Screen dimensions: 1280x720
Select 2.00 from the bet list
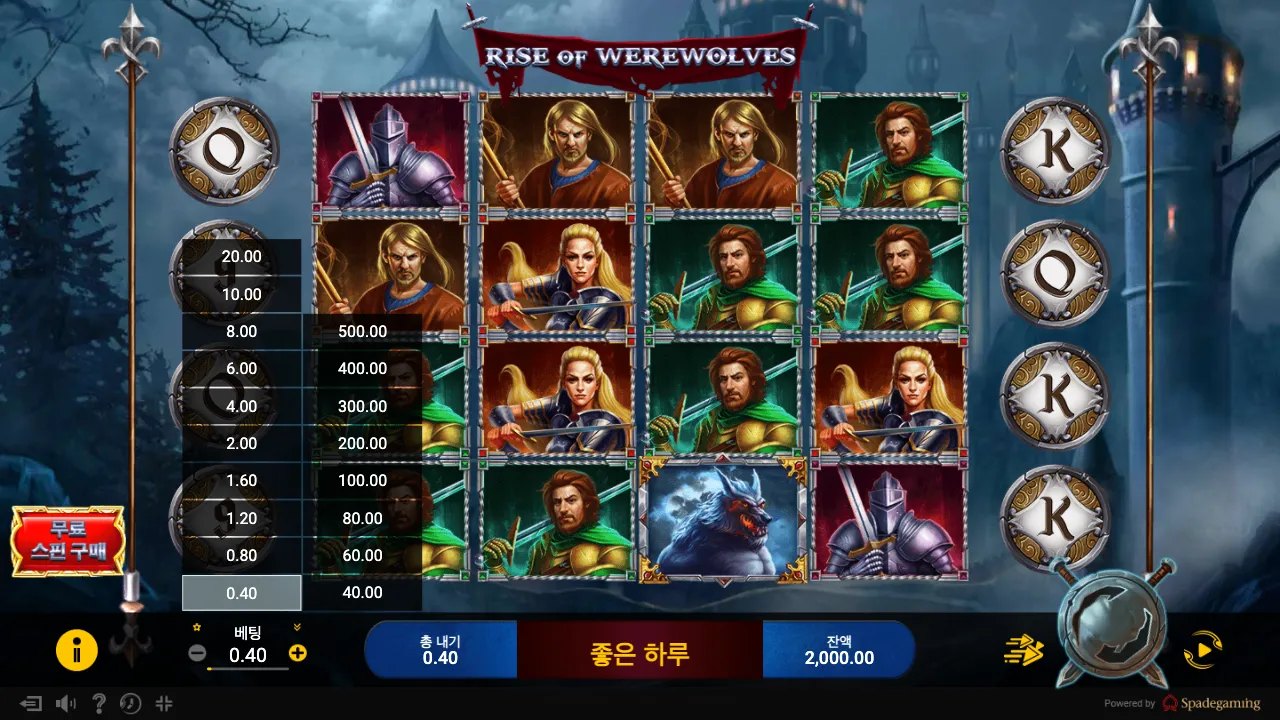240,443
